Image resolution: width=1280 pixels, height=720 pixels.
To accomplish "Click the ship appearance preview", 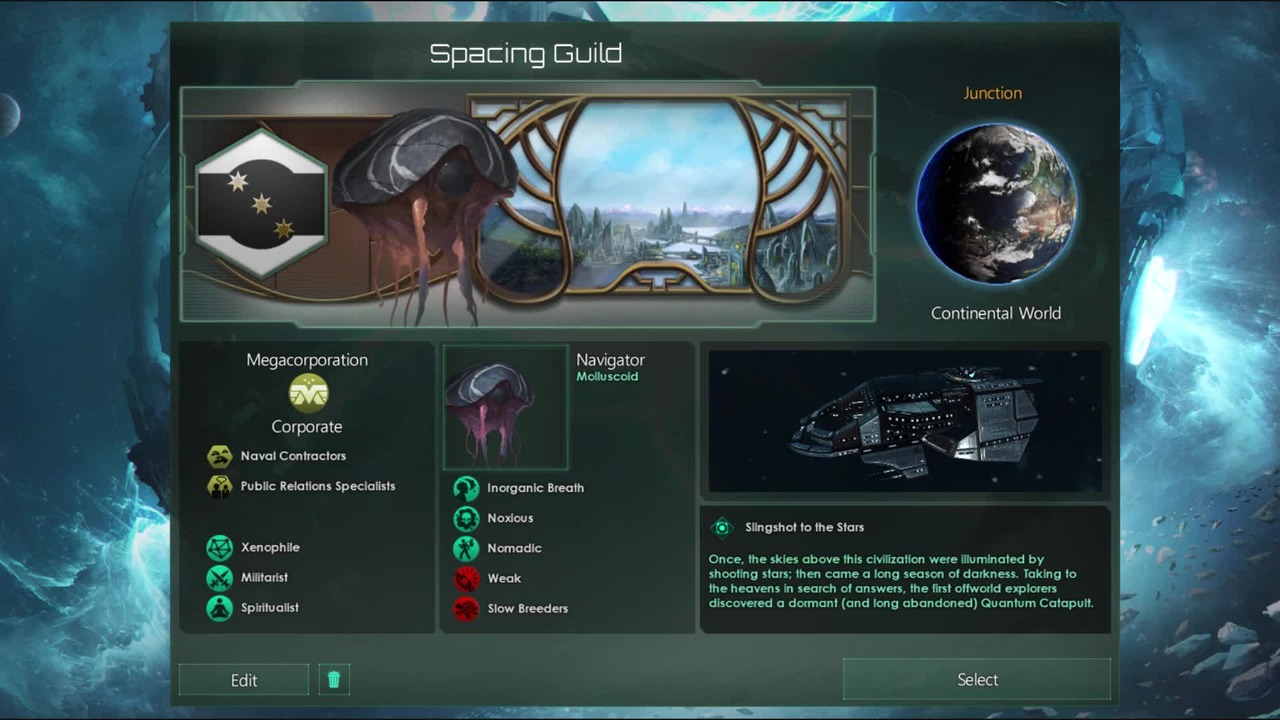I will pos(905,421).
